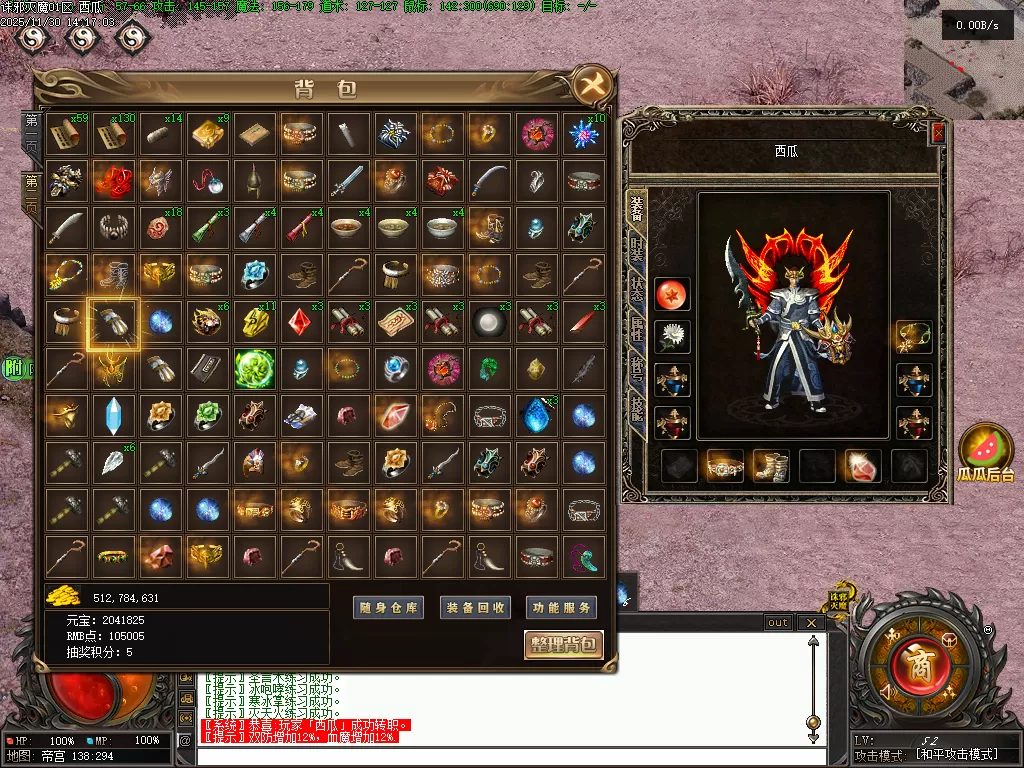
Task: Open the 状态 status tab
Action: point(636,288)
